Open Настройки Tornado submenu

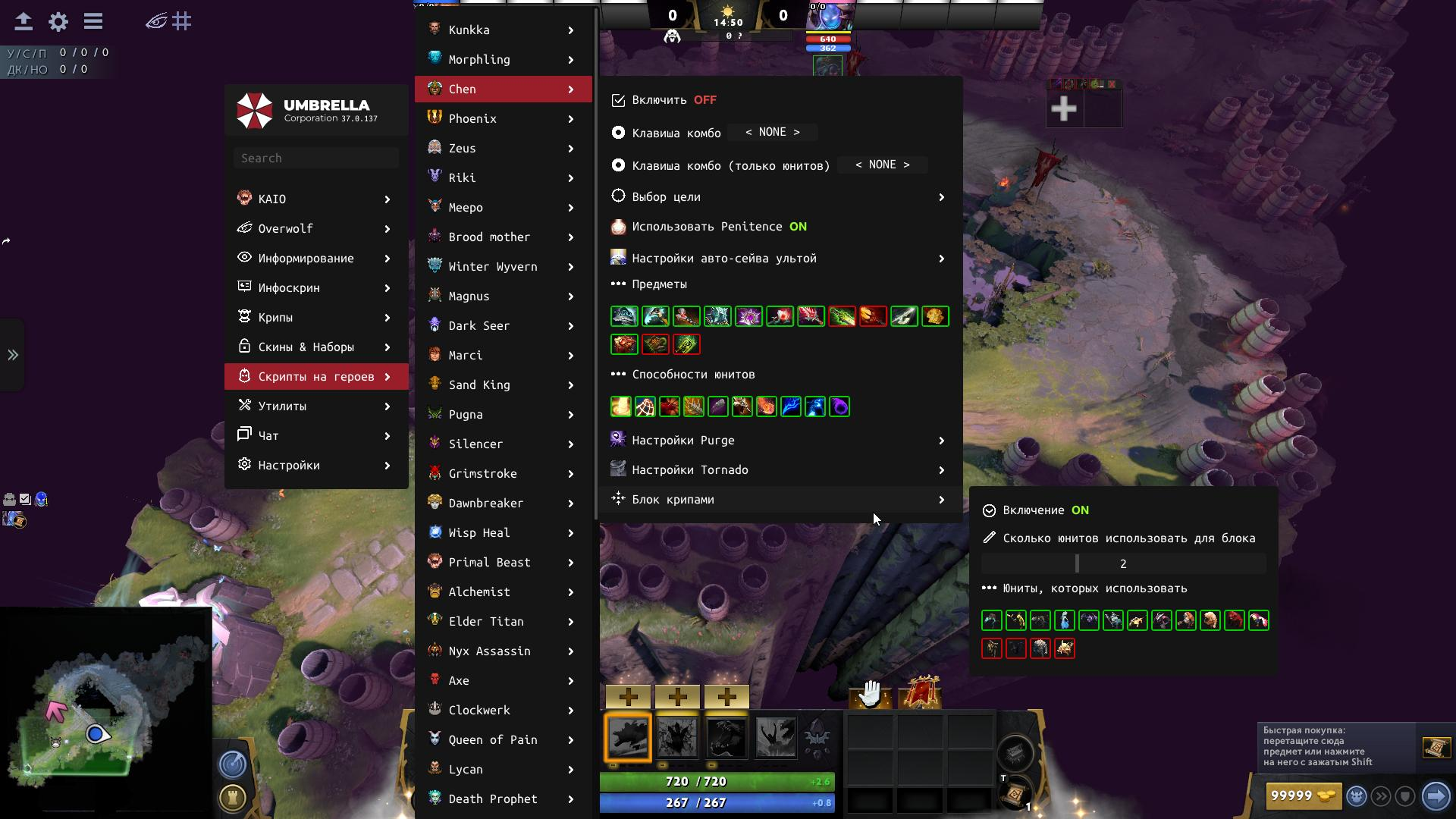coord(779,470)
